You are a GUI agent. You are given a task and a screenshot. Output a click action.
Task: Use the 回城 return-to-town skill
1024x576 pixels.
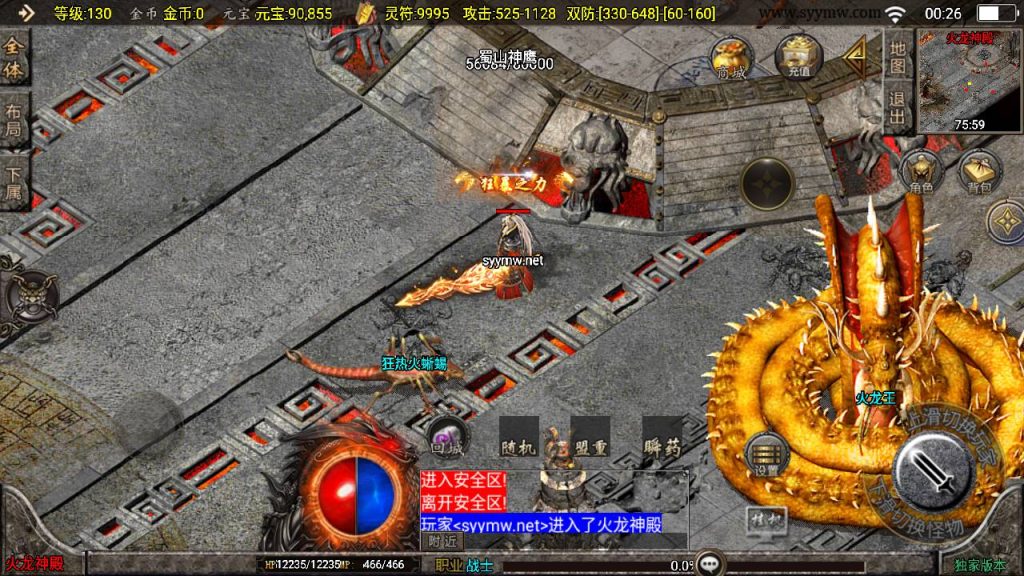tap(445, 440)
